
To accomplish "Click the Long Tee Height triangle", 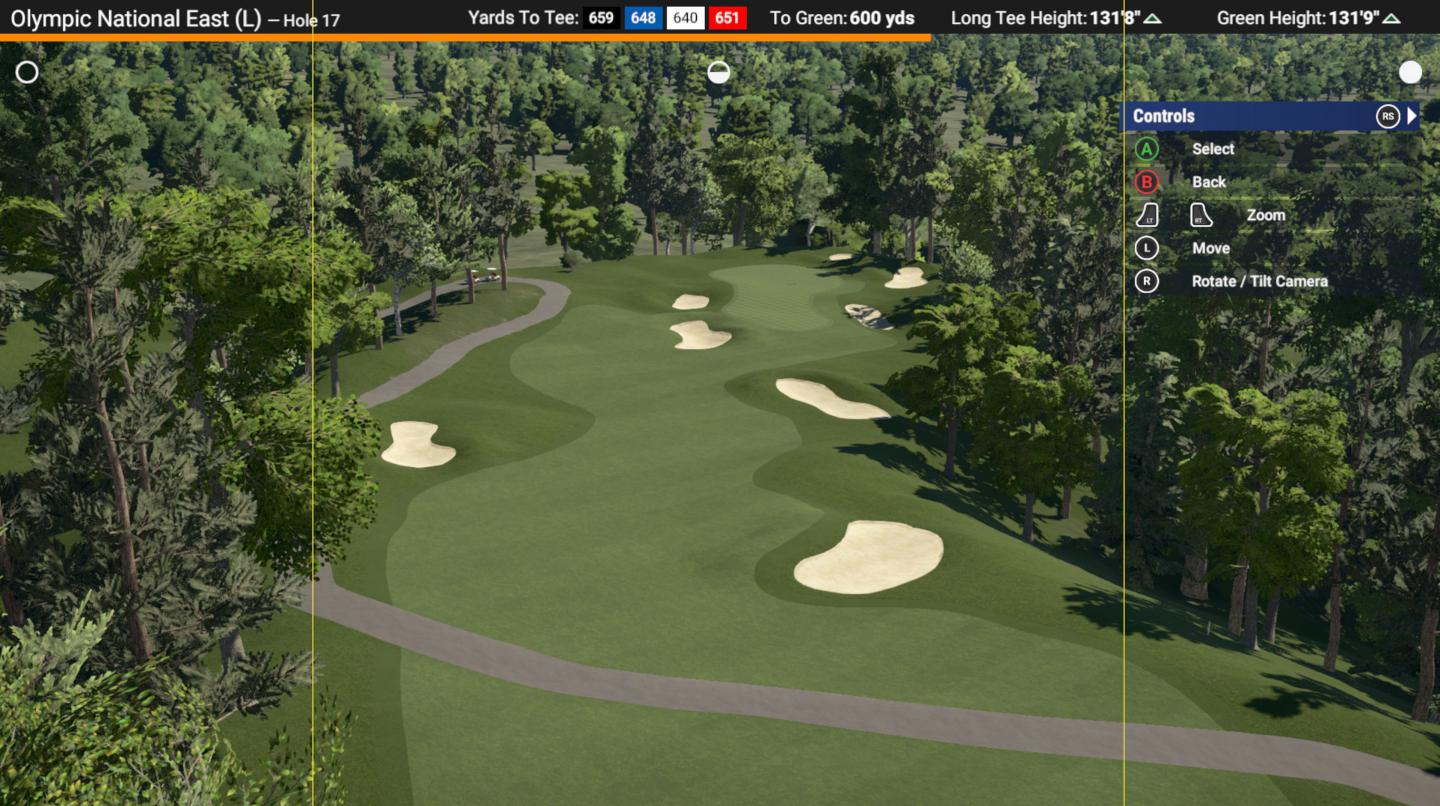I will point(1153,19).
